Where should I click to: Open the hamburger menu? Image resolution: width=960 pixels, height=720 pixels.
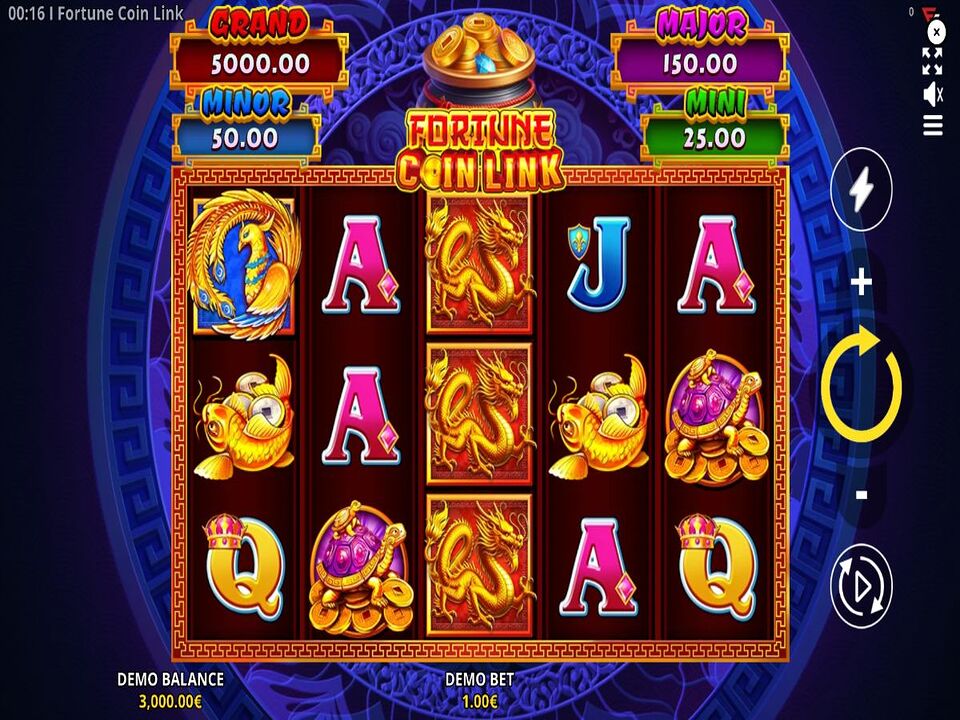(933, 125)
